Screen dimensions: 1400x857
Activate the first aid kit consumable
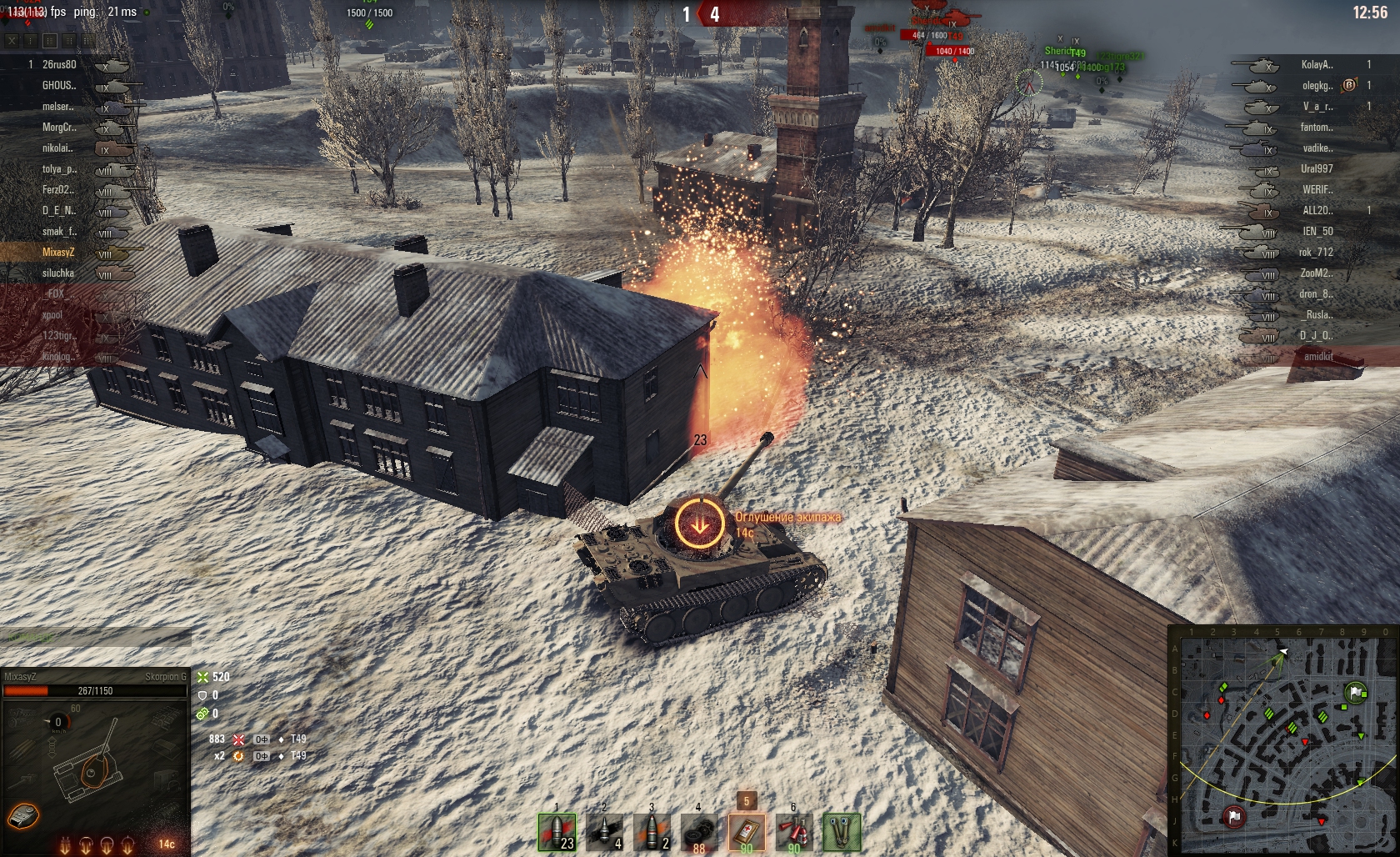coord(746,832)
